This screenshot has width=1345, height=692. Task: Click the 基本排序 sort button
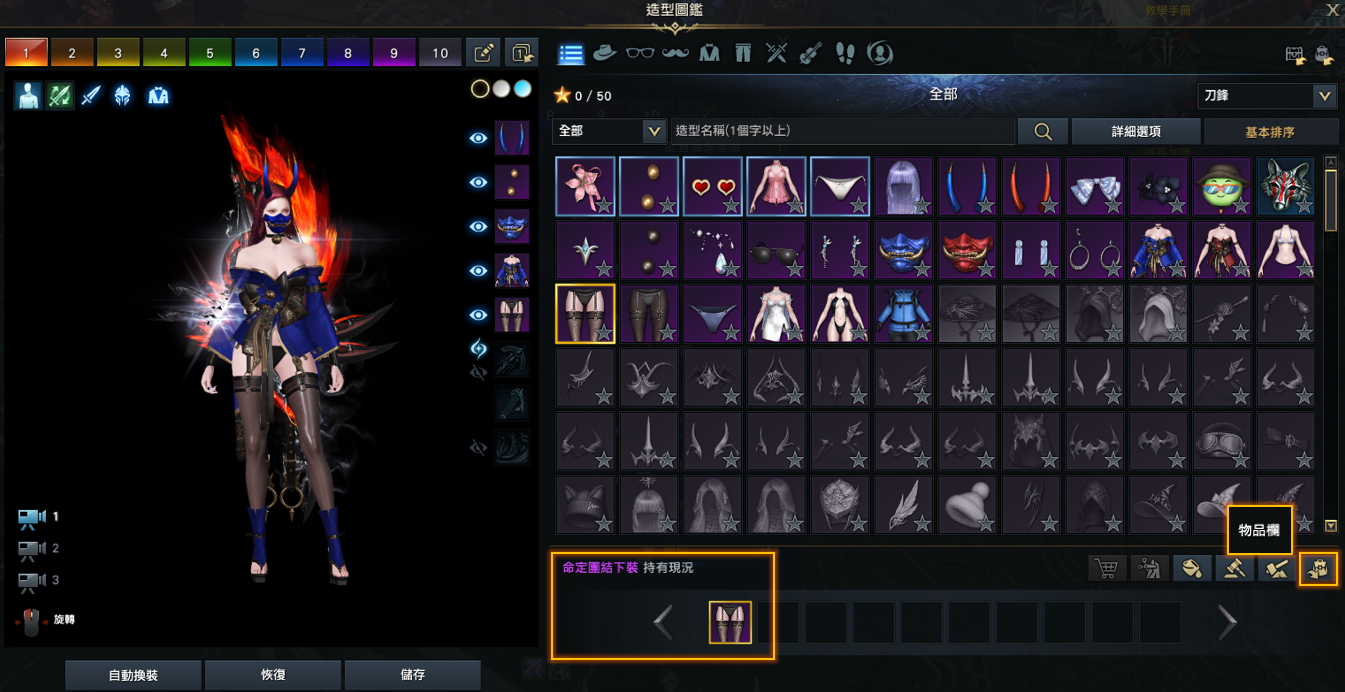click(x=1270, y=131)
